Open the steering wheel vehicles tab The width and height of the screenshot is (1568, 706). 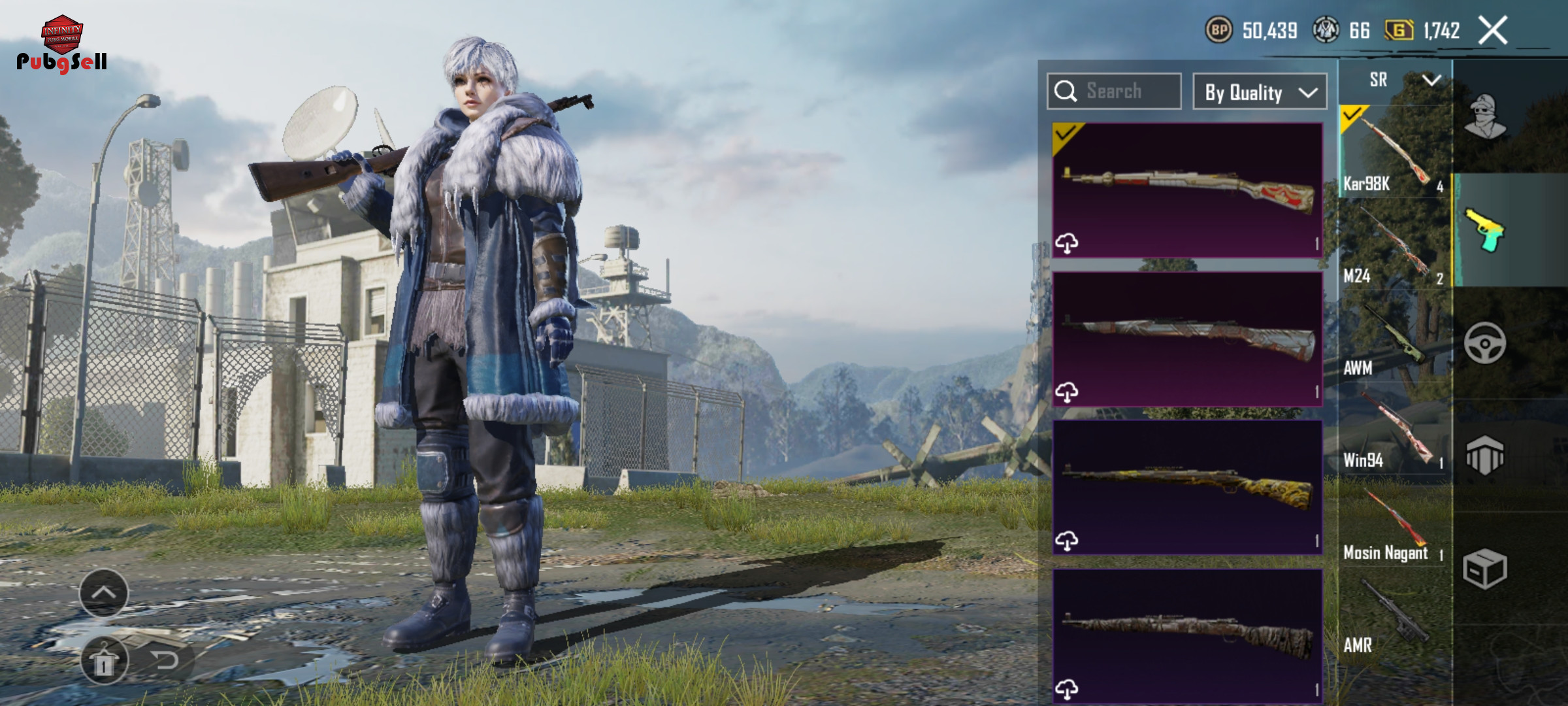(x=1485, y=343)
